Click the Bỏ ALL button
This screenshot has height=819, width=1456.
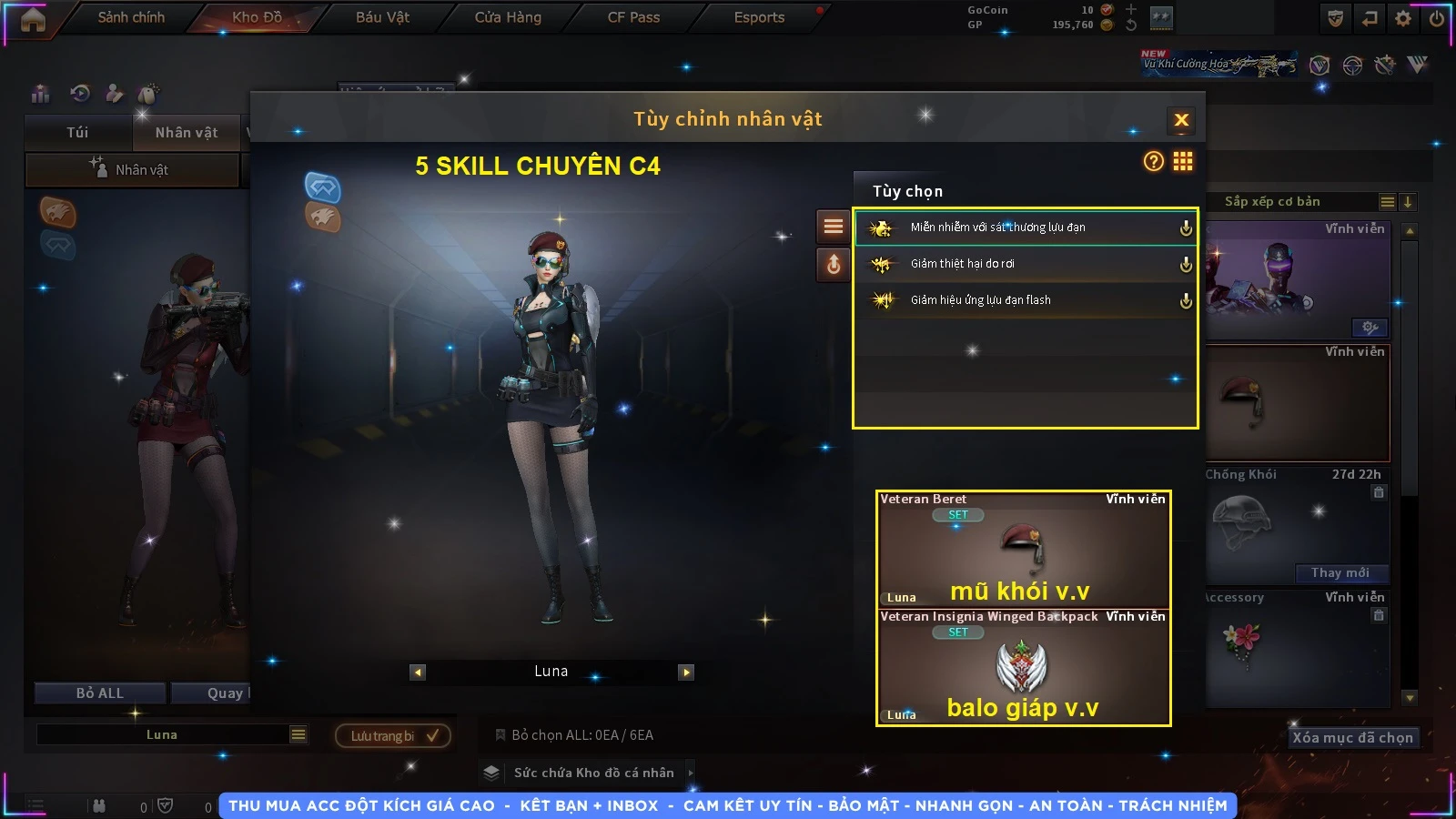(x=100, y=693)
